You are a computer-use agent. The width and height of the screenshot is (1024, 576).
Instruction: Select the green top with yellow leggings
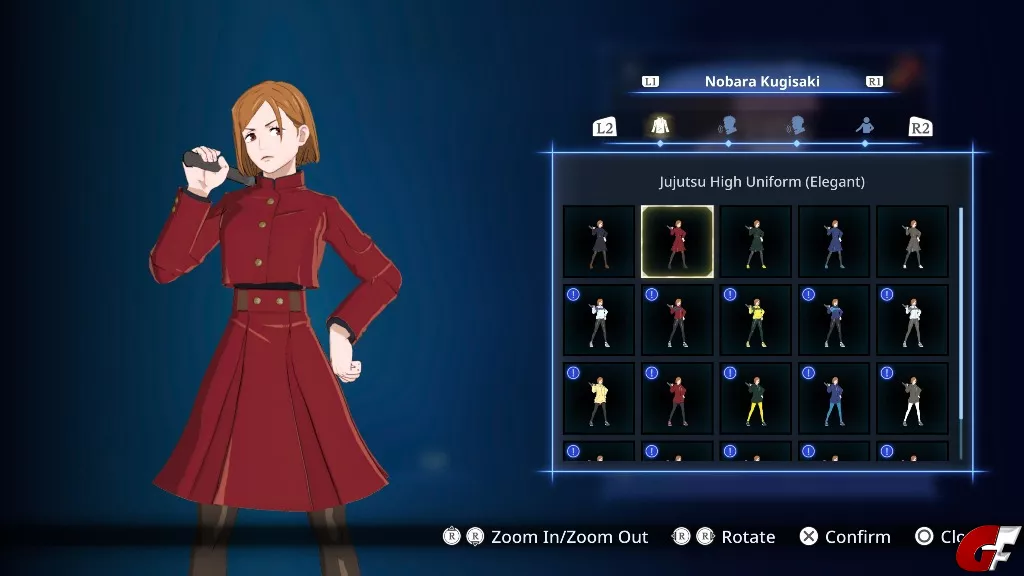click(x=756, y=398)
